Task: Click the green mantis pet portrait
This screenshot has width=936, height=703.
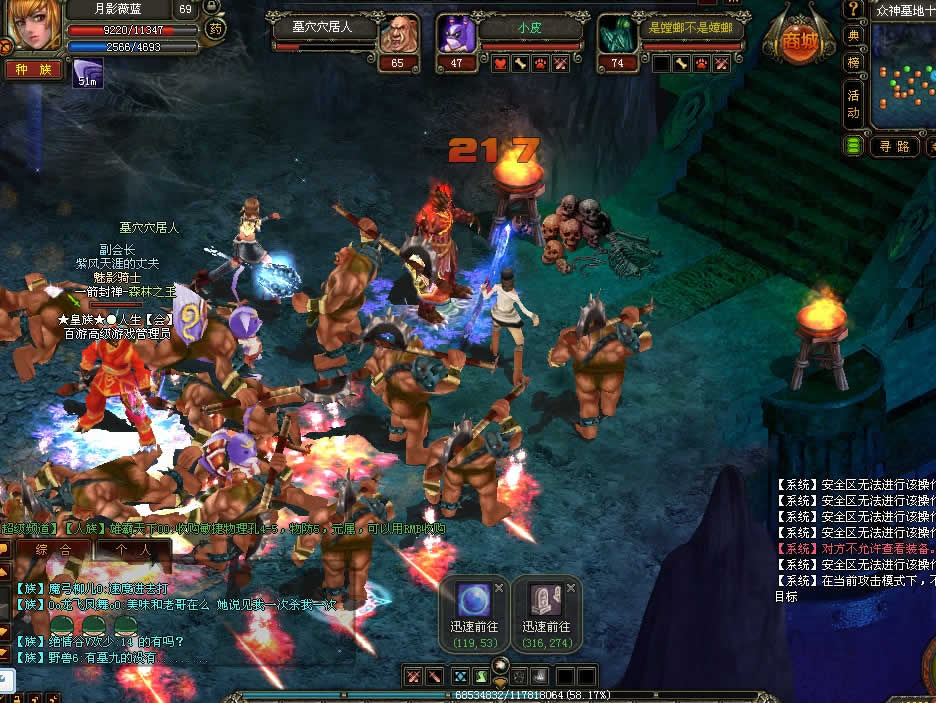Action: click(617, 34)
